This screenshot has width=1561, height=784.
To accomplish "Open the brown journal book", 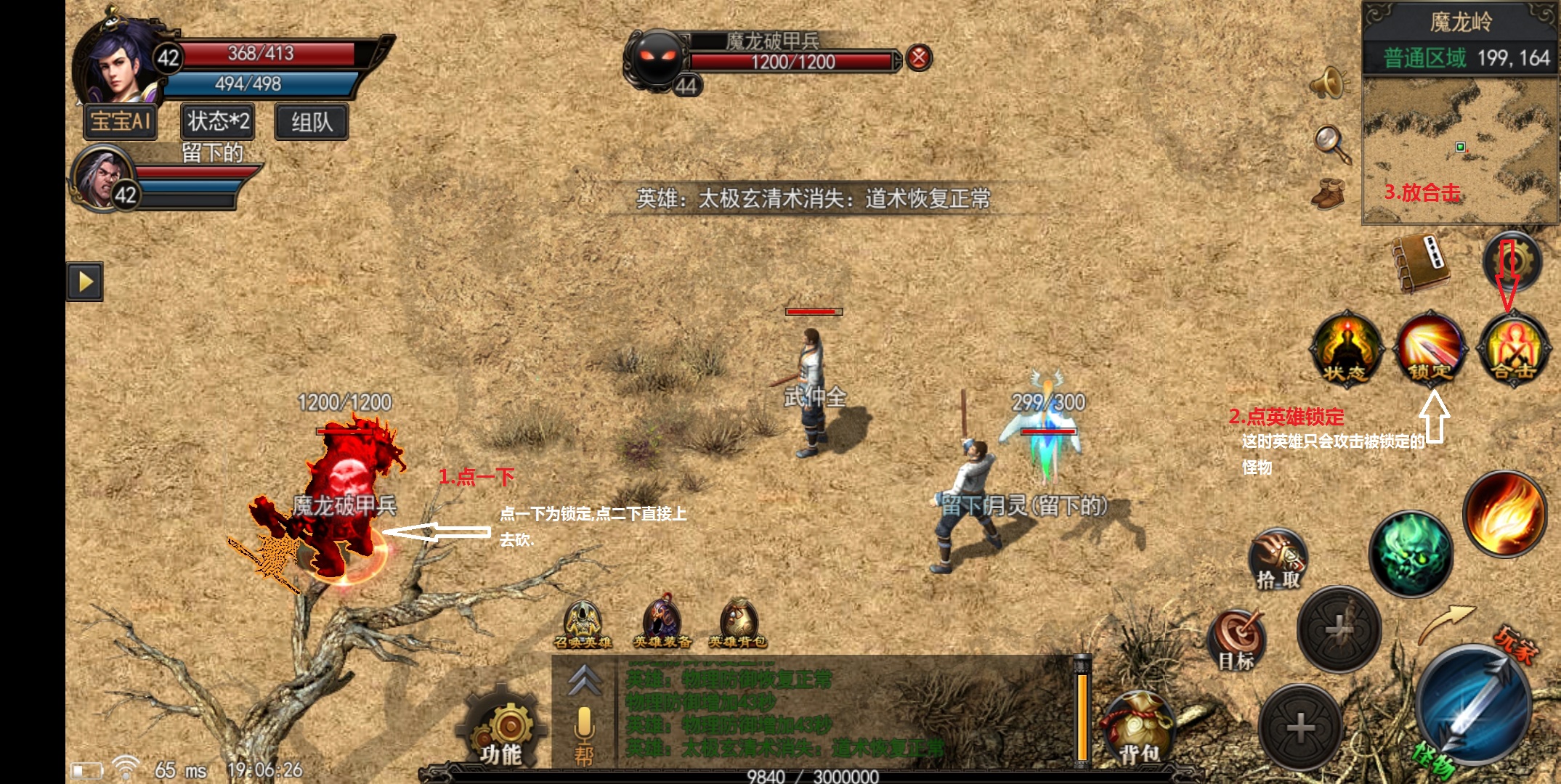I will pos(1420,264).
